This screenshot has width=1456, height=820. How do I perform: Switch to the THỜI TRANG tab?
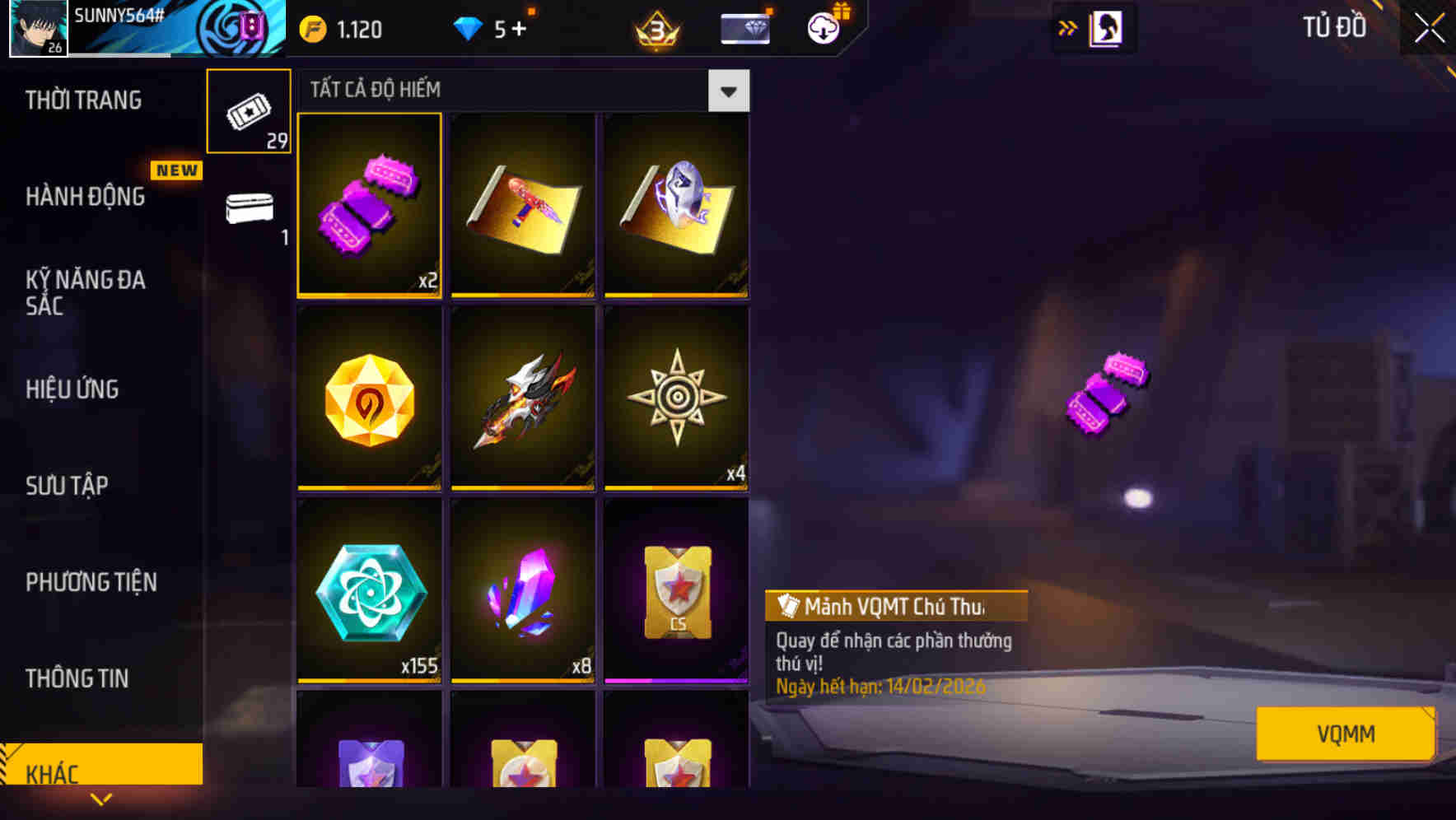(82, 100)
